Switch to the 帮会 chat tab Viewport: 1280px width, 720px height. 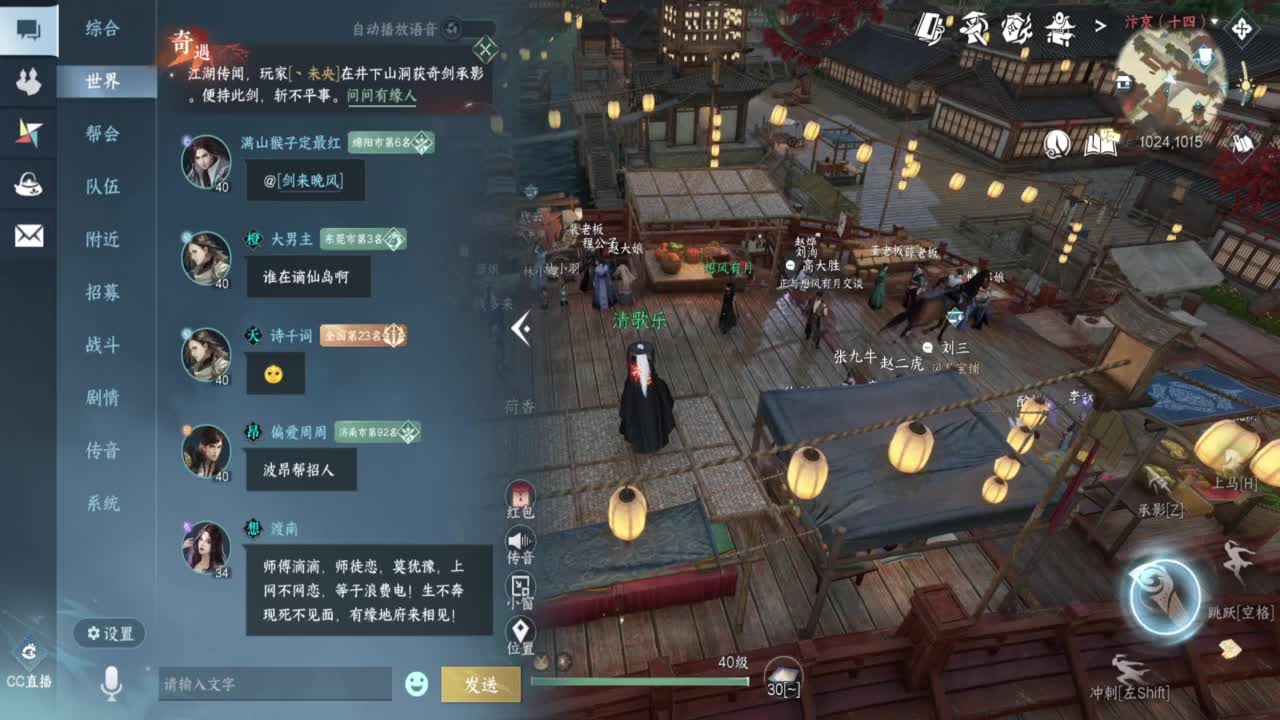[103, 136]
